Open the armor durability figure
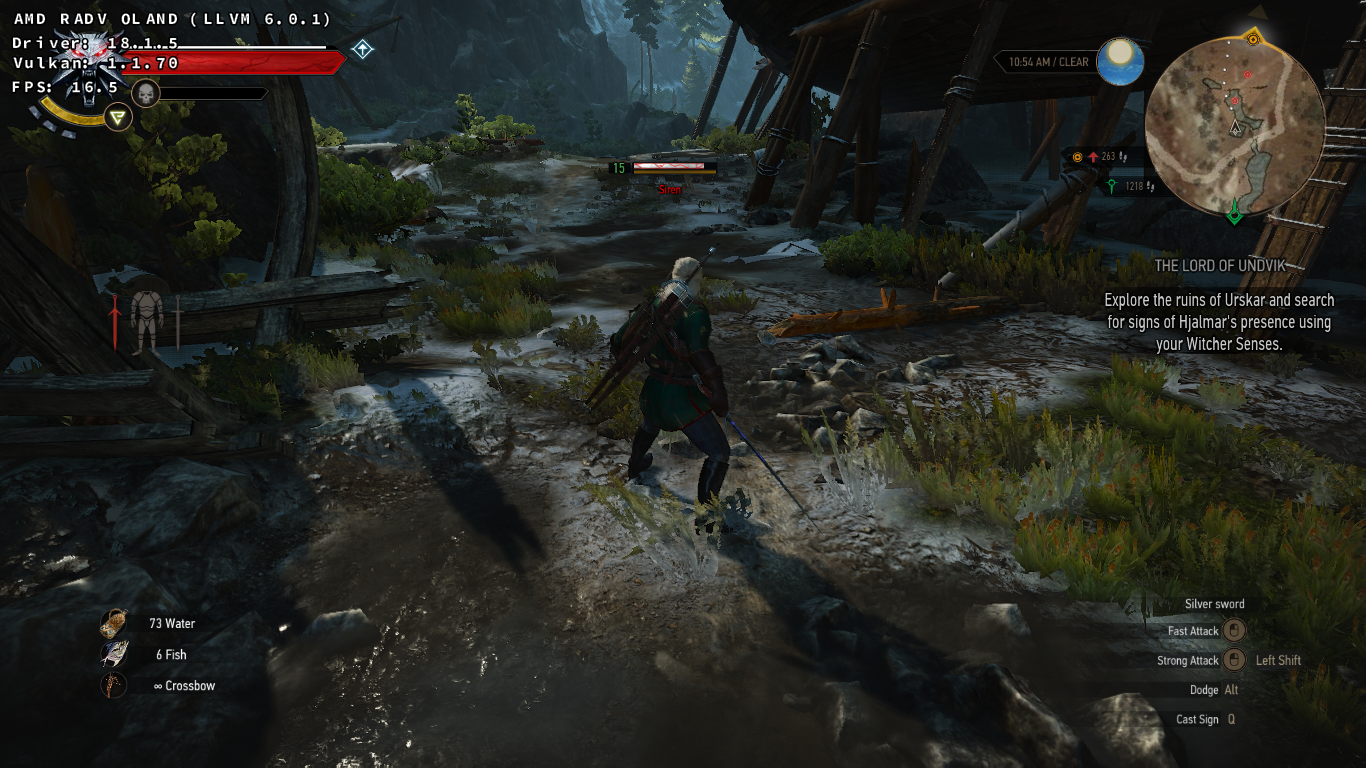 (x=146, y=320)
